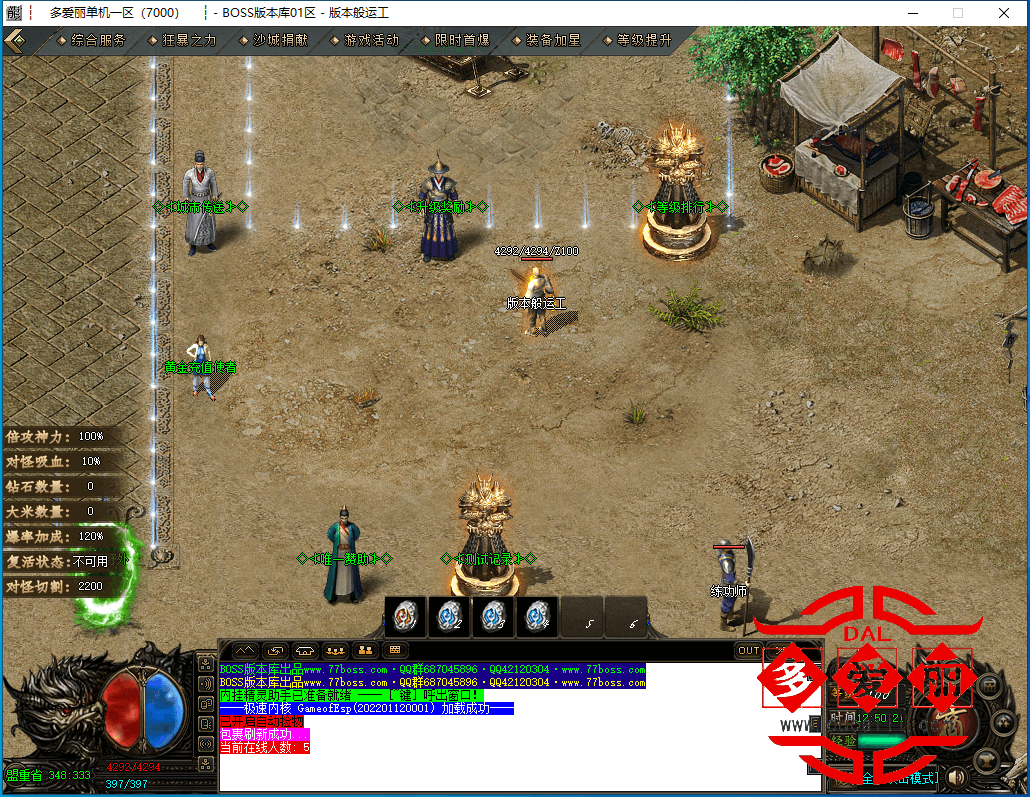Use the blue potion in hotbar slot 4
This screenshot has width=1030, height=797.
click(x=538, y=617)
